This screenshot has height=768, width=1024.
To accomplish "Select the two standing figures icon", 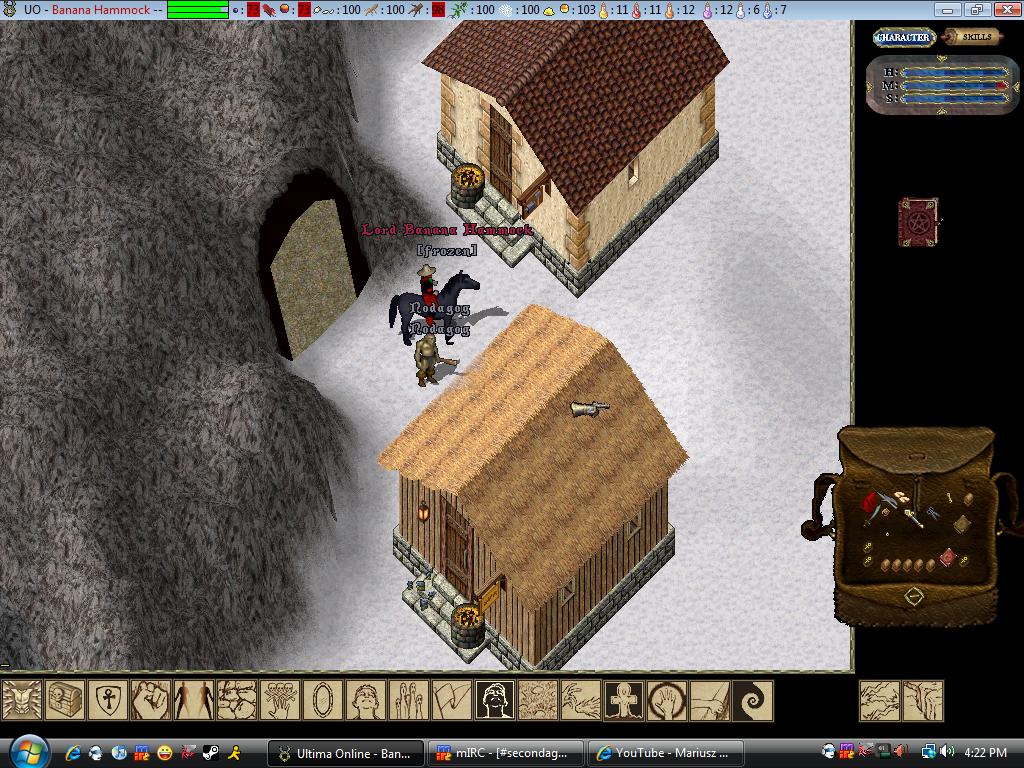I will (194, 700).
